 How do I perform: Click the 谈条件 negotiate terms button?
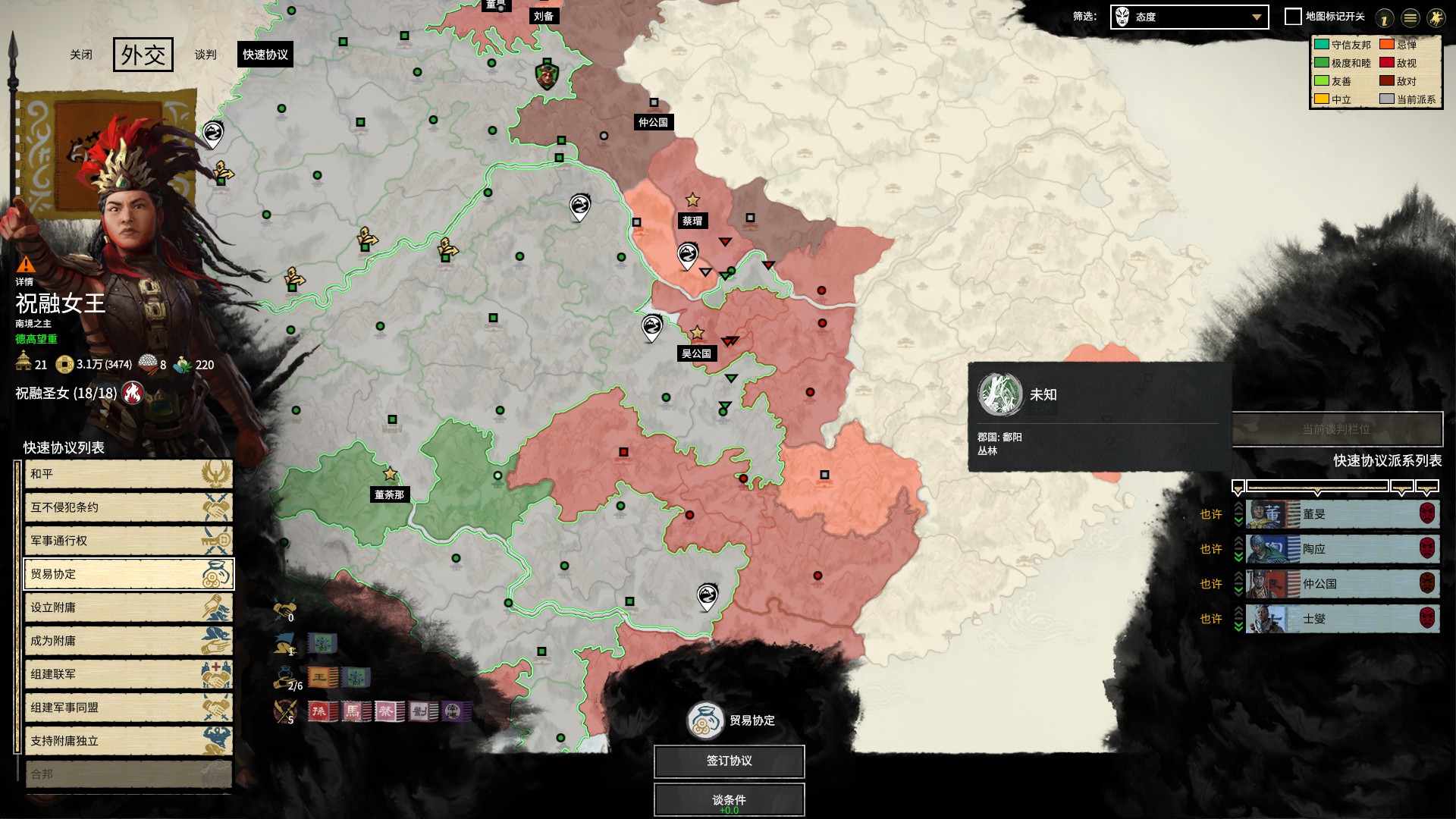tap(729, 800)
